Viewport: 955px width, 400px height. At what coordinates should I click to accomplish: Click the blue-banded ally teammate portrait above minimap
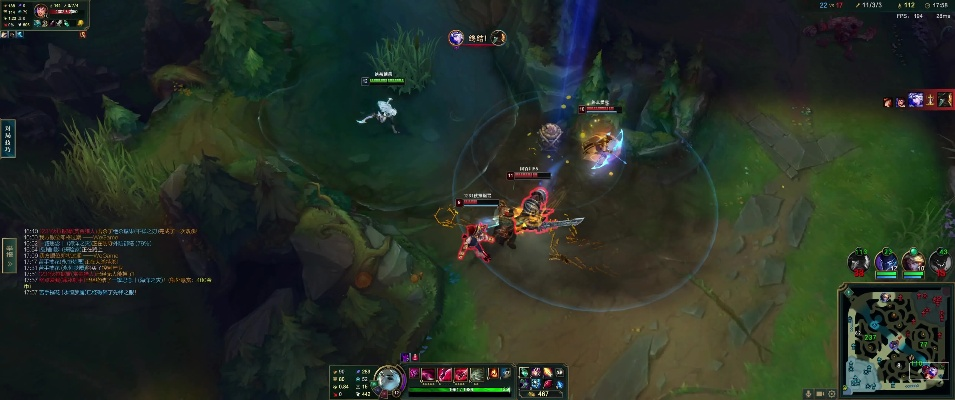point(884,263)
